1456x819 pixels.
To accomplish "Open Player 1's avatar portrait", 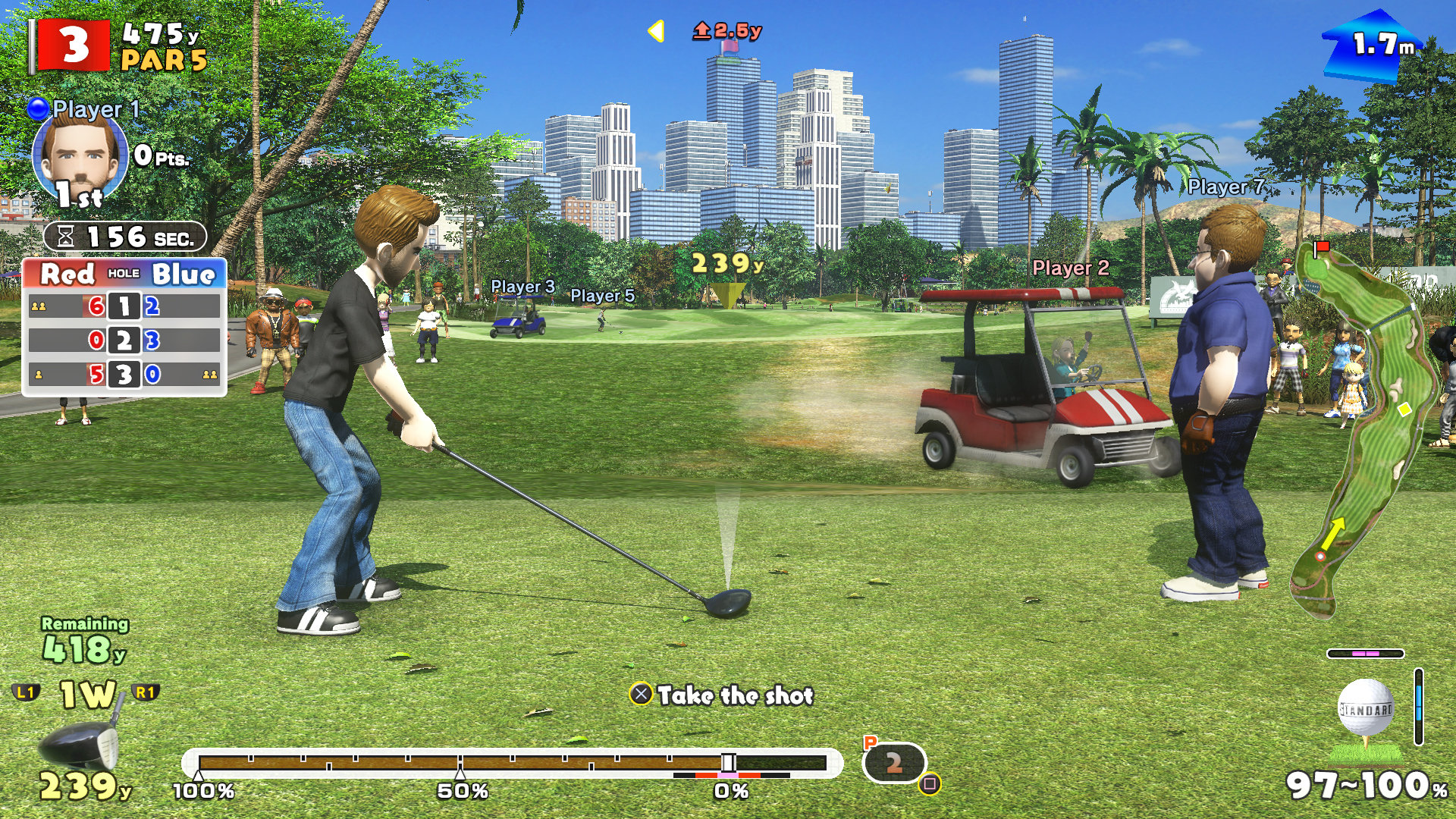I will coord(80,159).
